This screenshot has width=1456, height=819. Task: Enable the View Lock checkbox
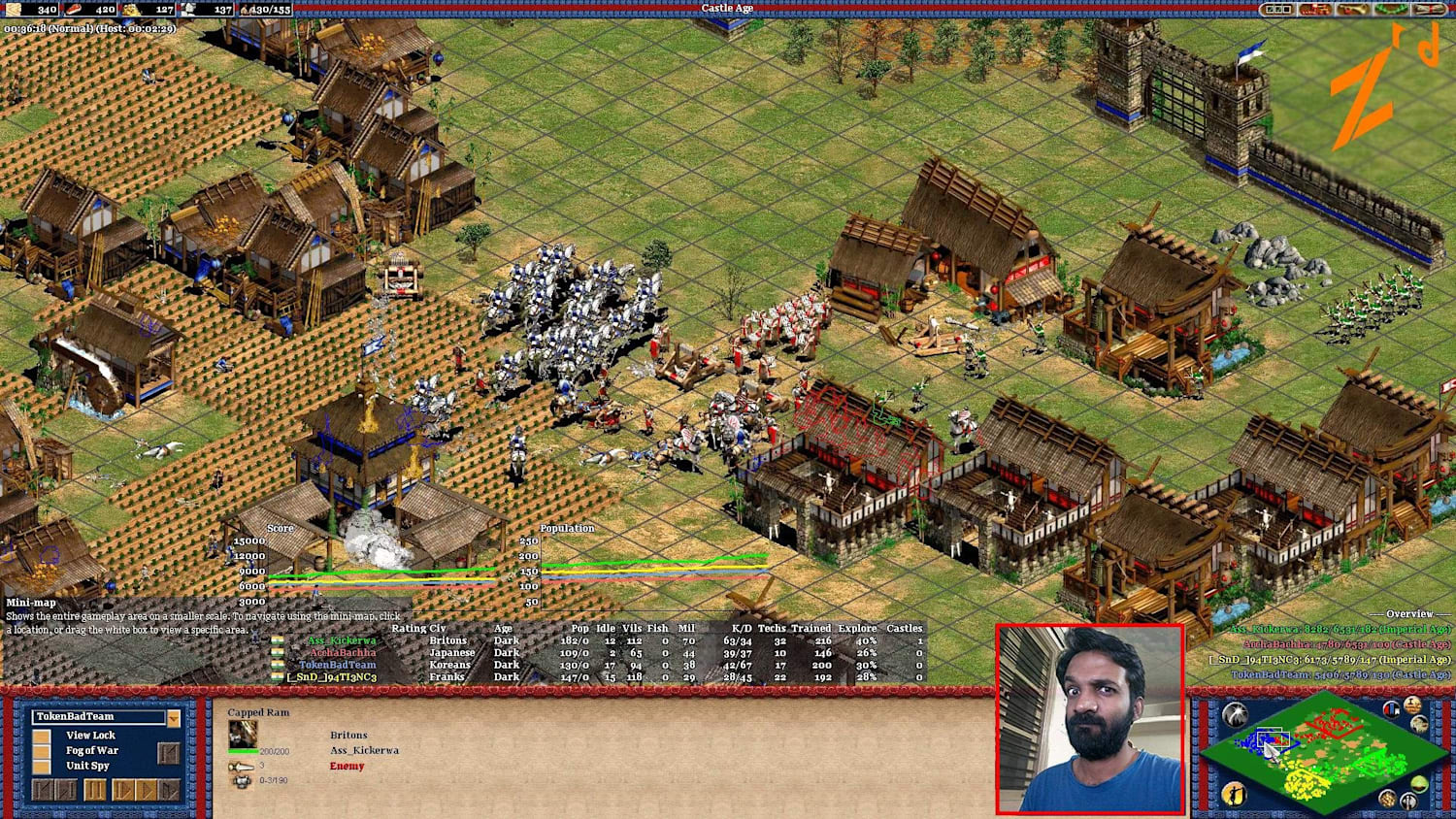pos(43,736)
